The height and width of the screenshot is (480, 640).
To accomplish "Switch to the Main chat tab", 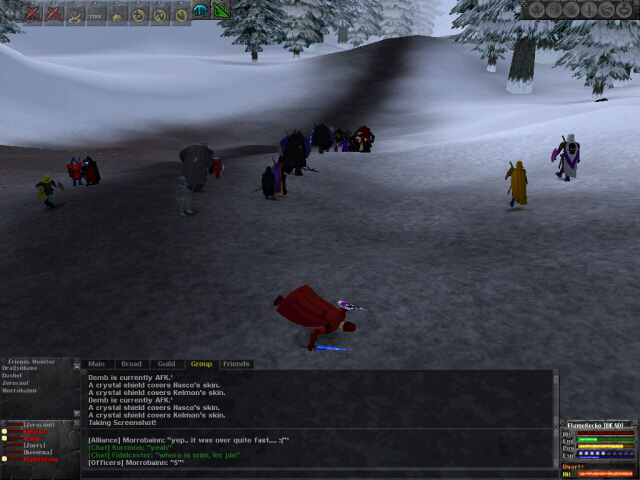I will pyautogui.click(x=97, y=364).
